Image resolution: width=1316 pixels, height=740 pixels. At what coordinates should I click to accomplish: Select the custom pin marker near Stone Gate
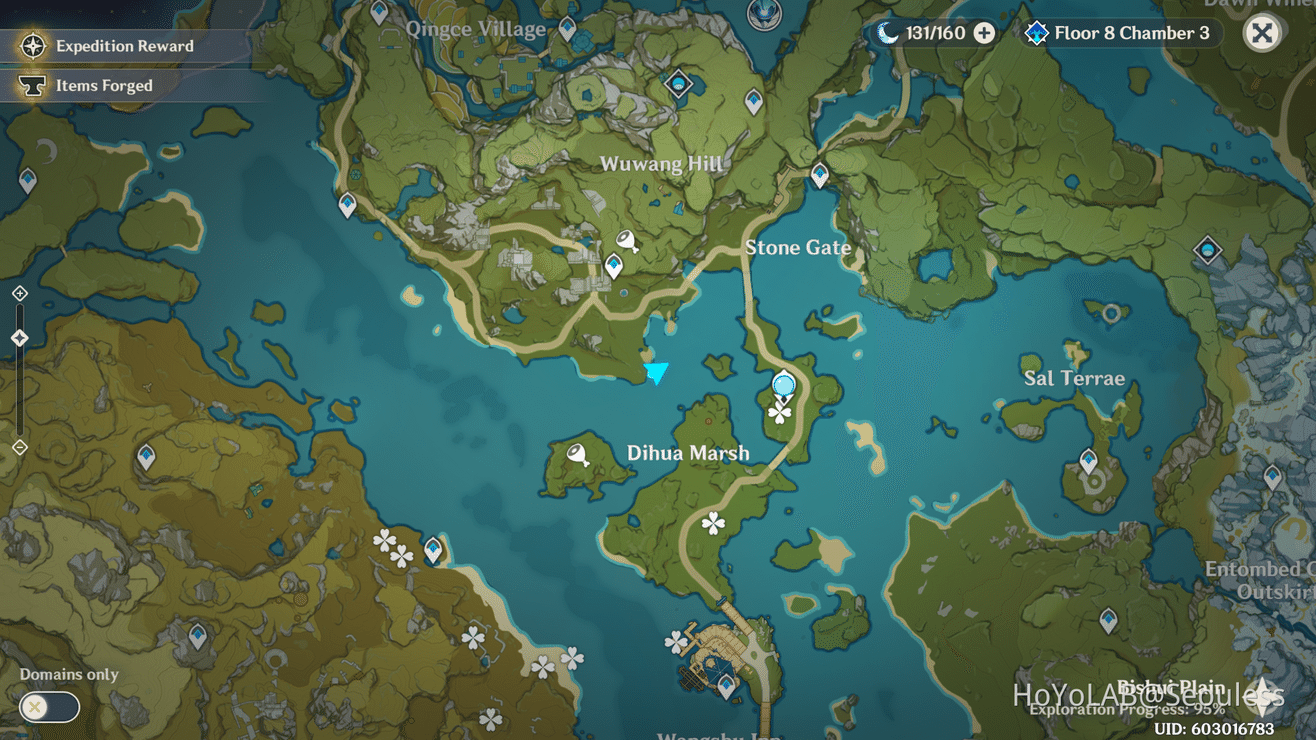(x=783, y=383)
